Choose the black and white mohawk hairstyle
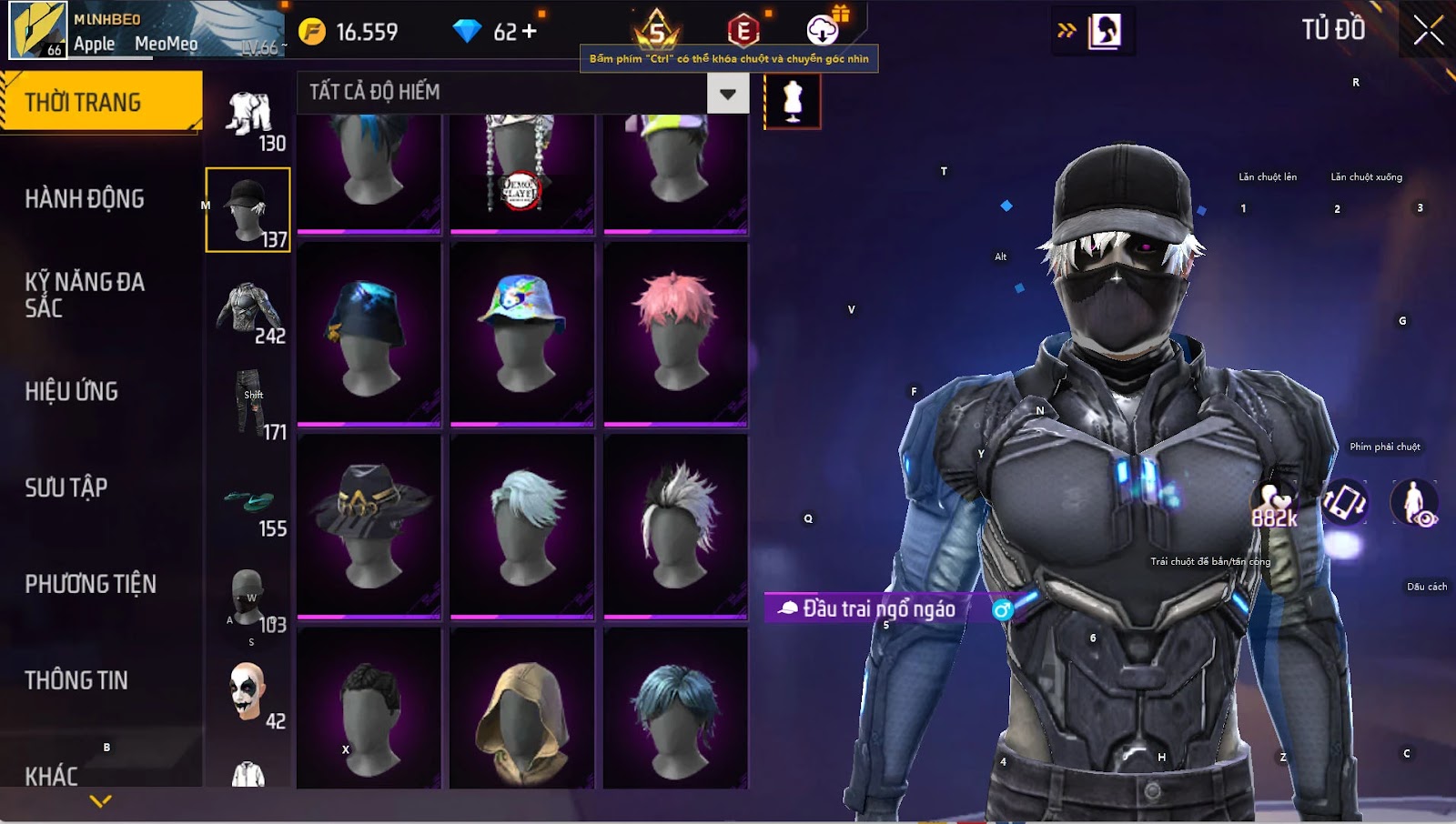 (675, 525)
